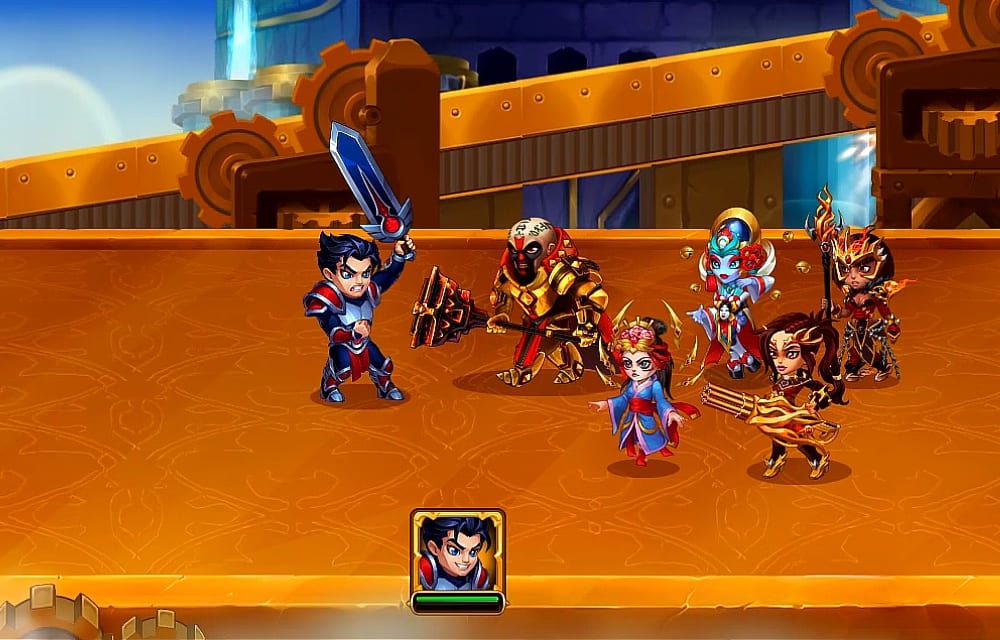Activate the blue-haired hero portrait skill

[x=457, y=551]
